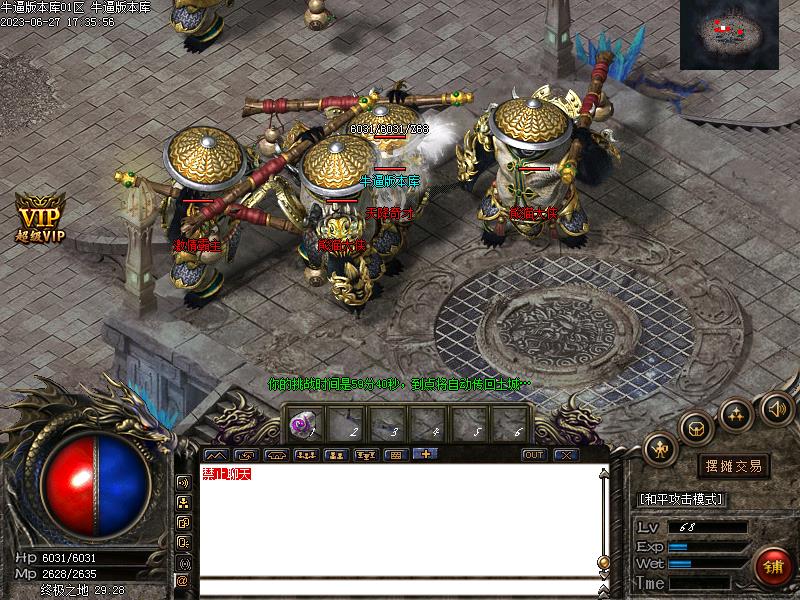Screen dimensions: 800x600
Task: Toggle sound with the speaker icon
Action: tap(777, 408)
